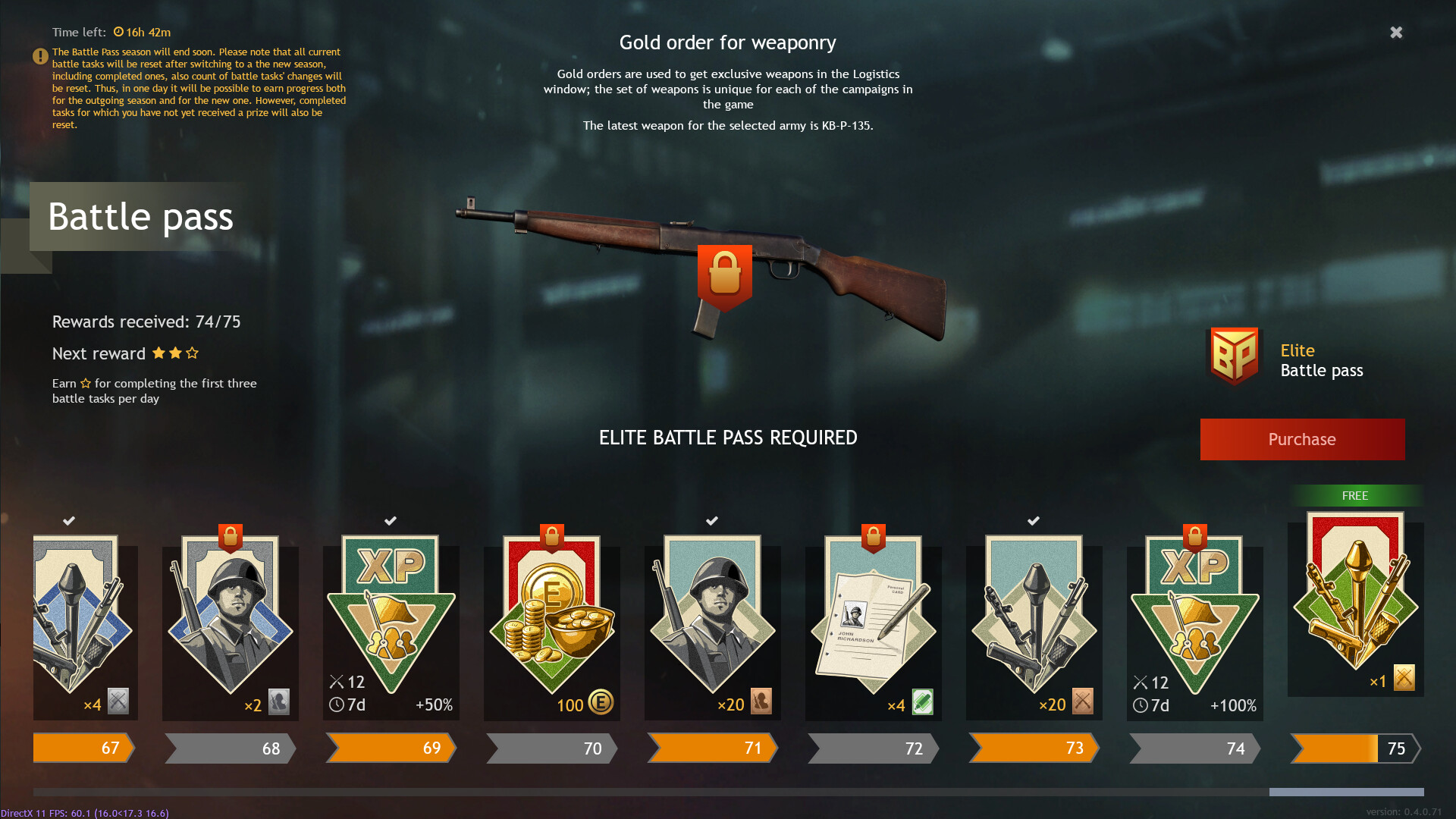Image resolution: width=1456 pixels, height=819 pixels.
Task: Toggle the checkmark on level 67 reward
Action: (x=69, y=521)
